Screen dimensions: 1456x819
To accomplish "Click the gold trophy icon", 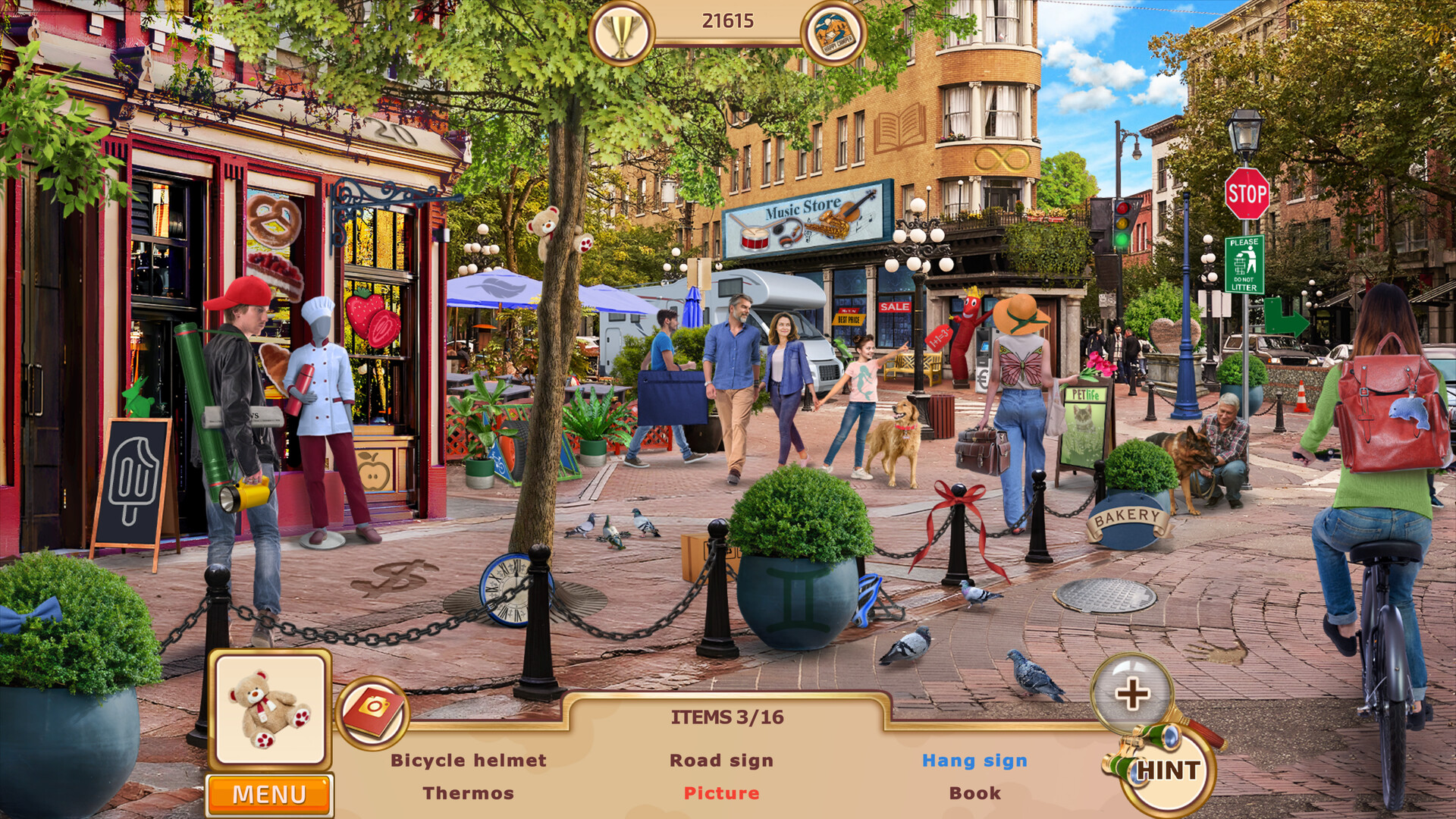I will pos(621,33).
